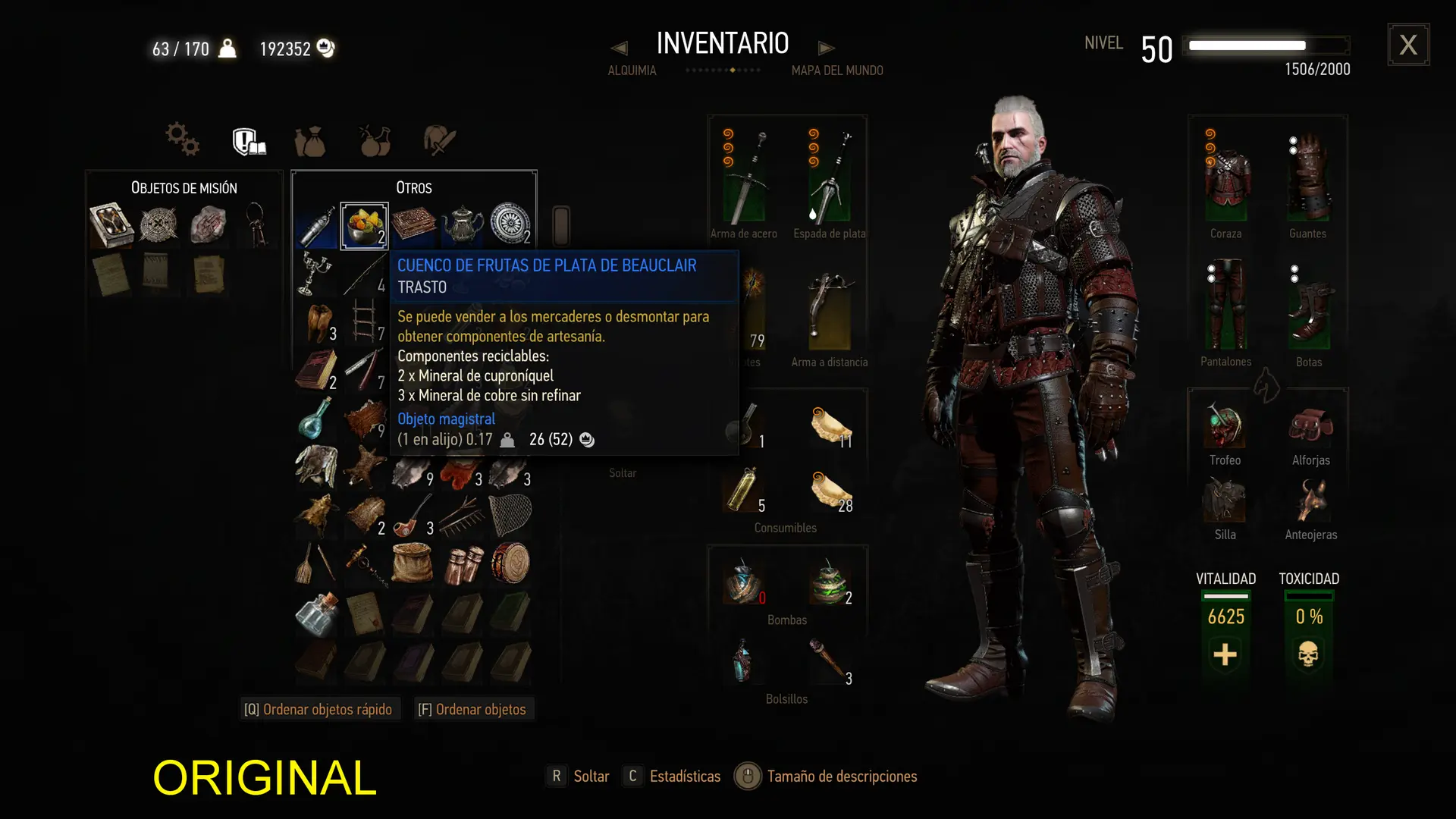Select the silver teapot item

[463, 225]
